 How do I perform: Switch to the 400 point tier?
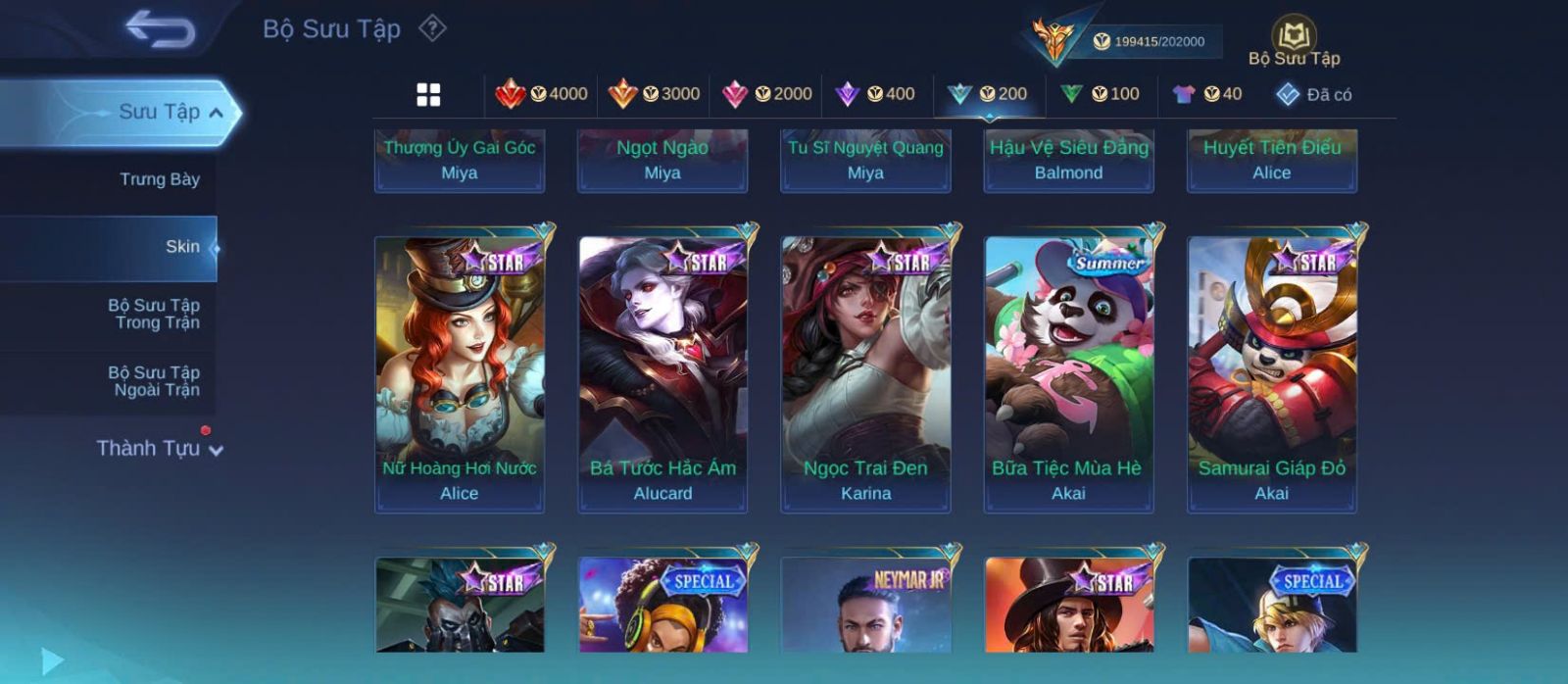[875, 94]
